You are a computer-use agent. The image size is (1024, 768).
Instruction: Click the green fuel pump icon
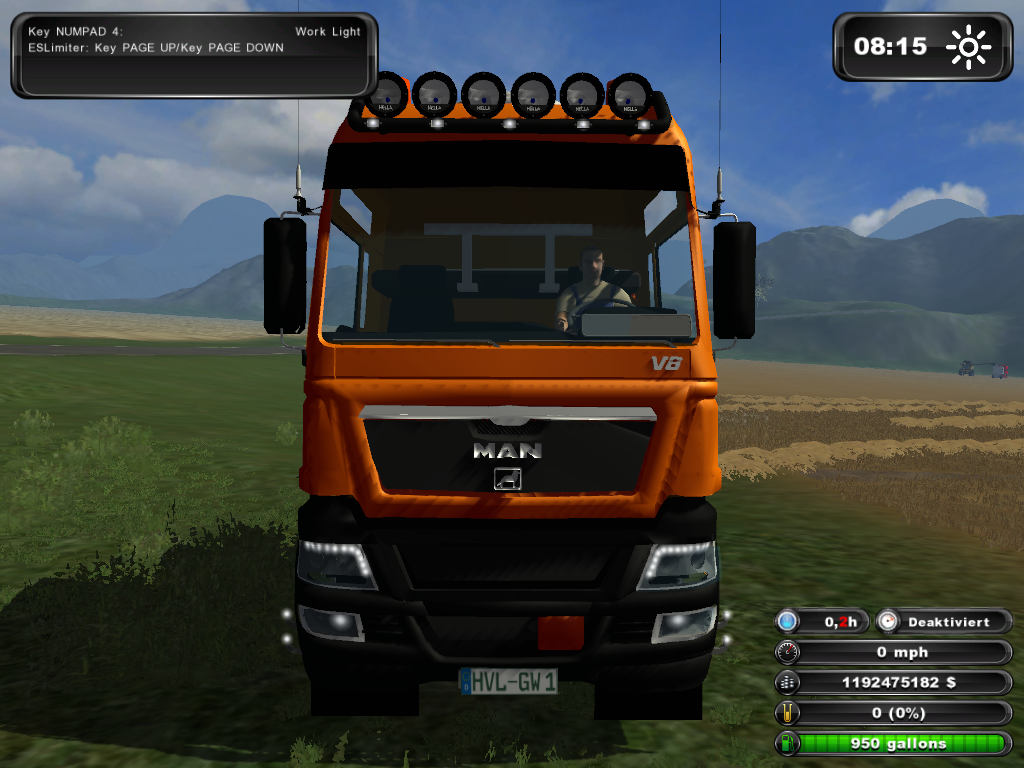pos(788,744)
